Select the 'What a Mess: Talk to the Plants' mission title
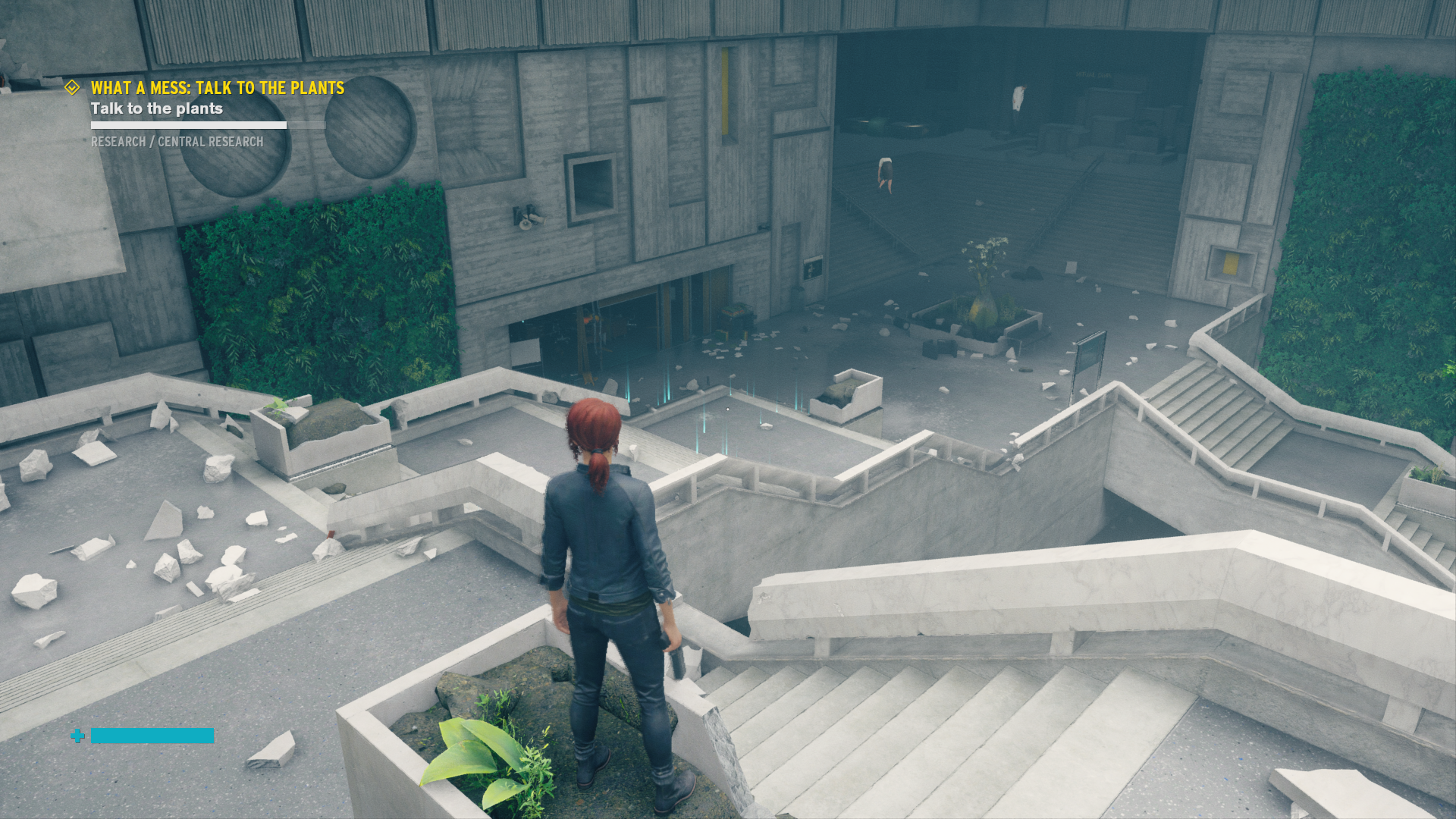 coord(217,88)
